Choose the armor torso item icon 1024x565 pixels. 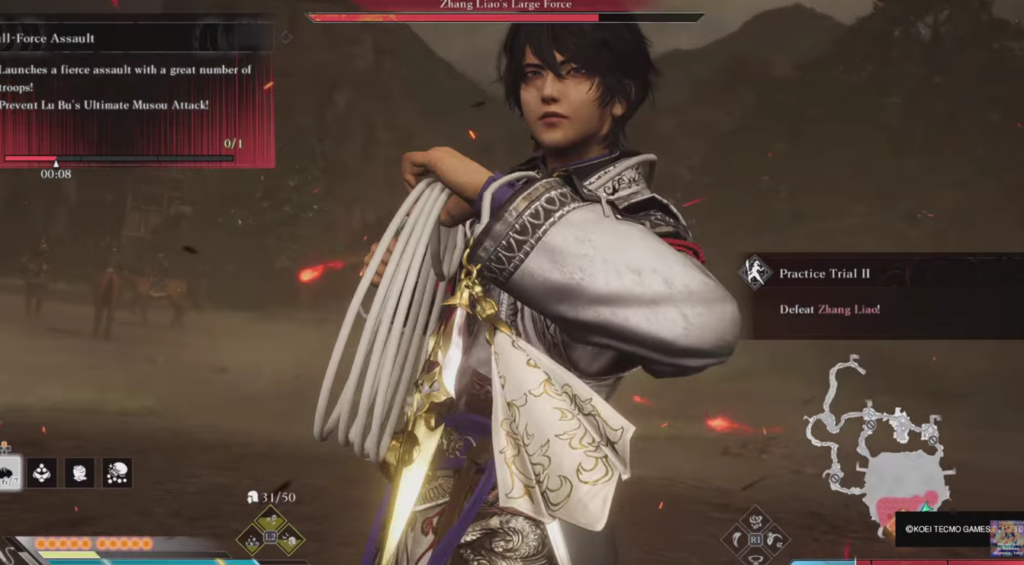(x=79, y=473)
